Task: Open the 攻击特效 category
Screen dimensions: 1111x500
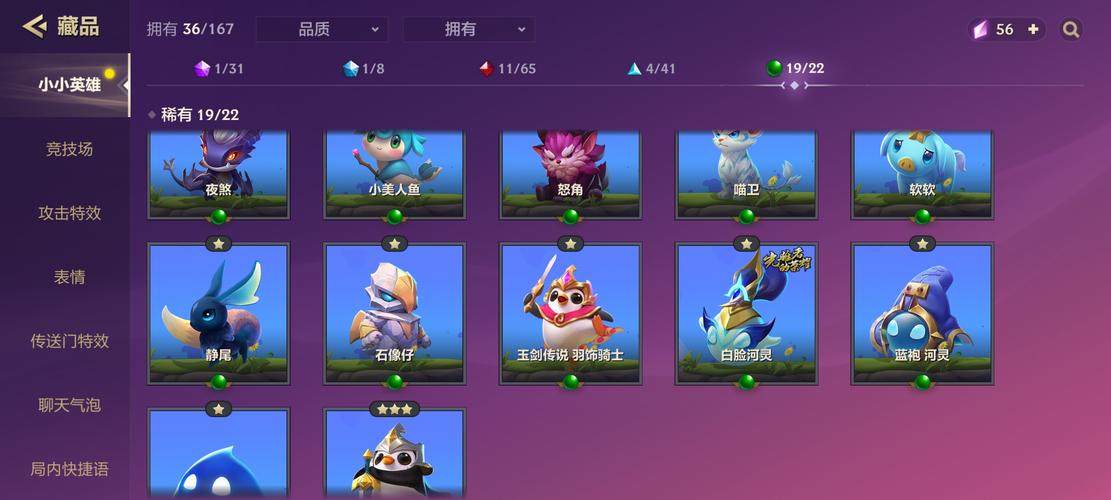Action: coord(69,213)
